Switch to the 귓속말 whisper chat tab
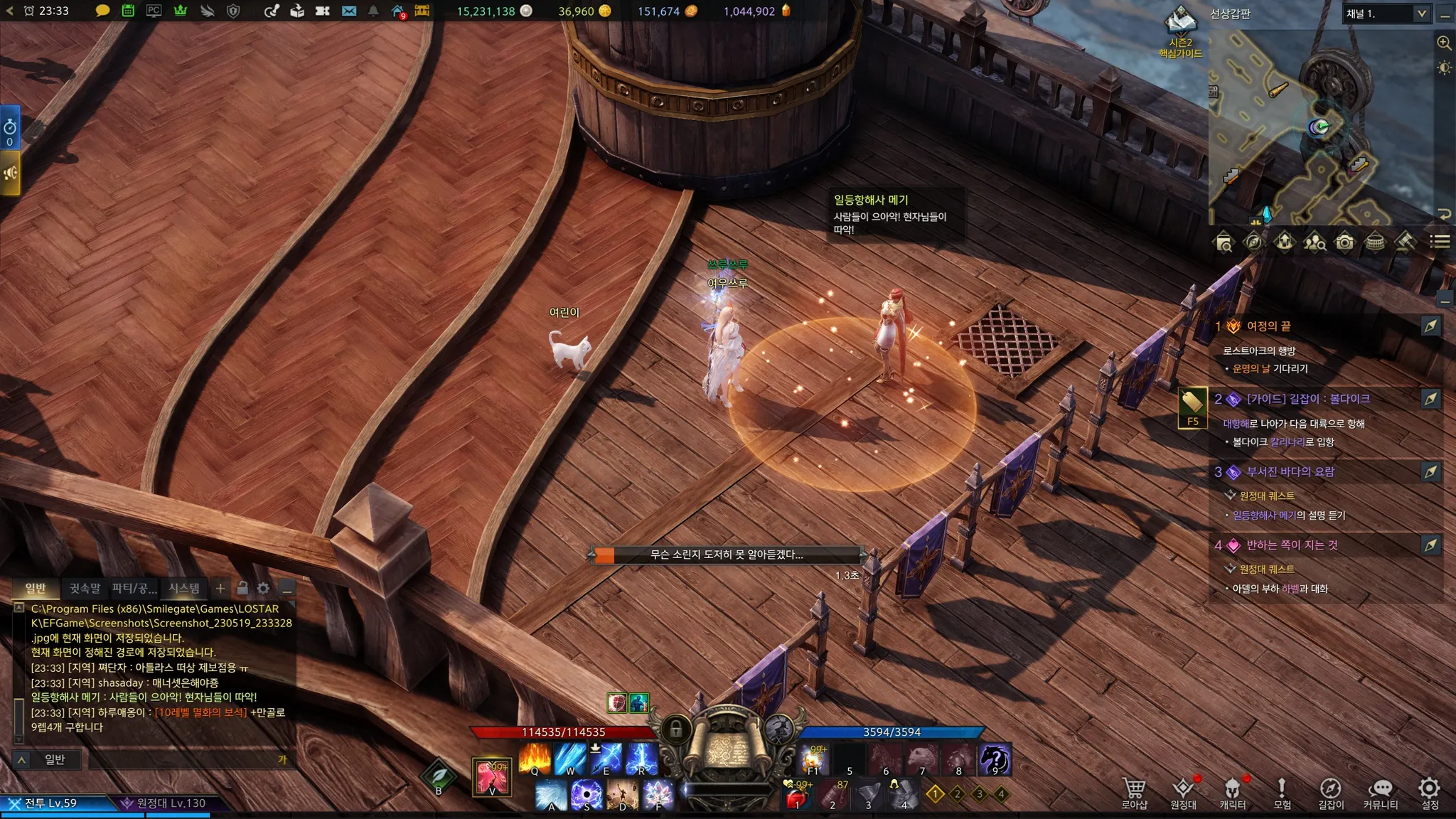Image resolution: width=1456 pixels, height=819 pixels. (85, 588)
